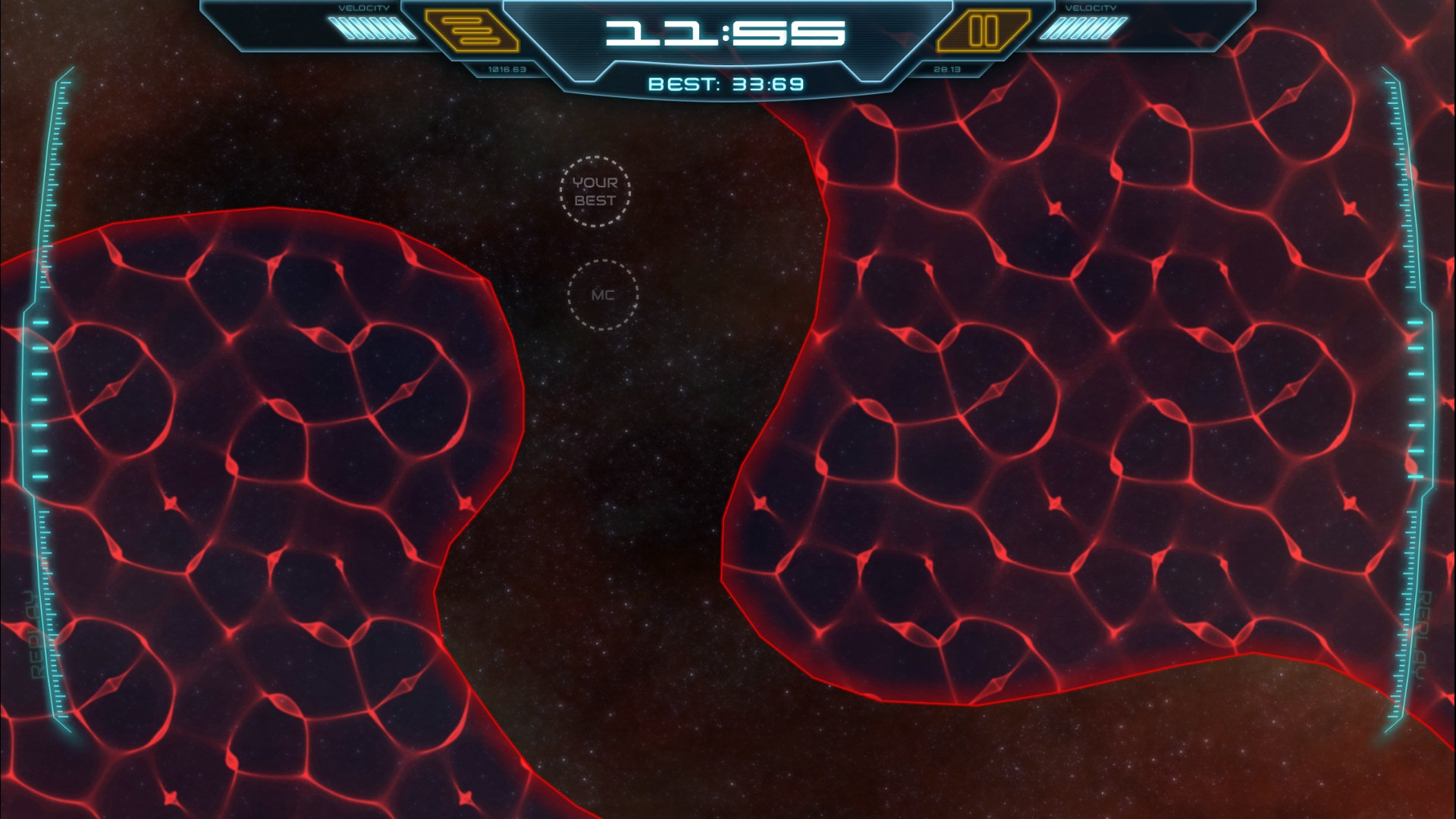Pause the game using the orange pause icon
This screenshot has width=1456, height=819.
(985, 32)
